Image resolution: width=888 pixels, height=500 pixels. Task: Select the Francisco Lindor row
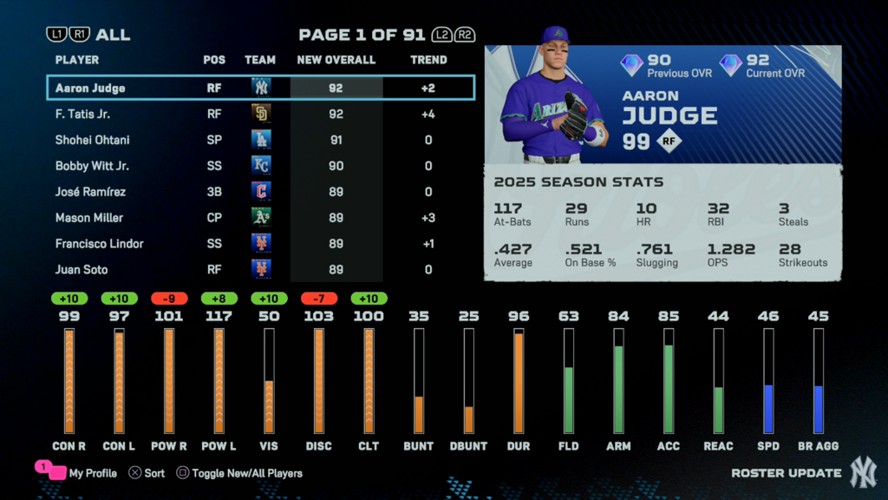pos(260,244)
